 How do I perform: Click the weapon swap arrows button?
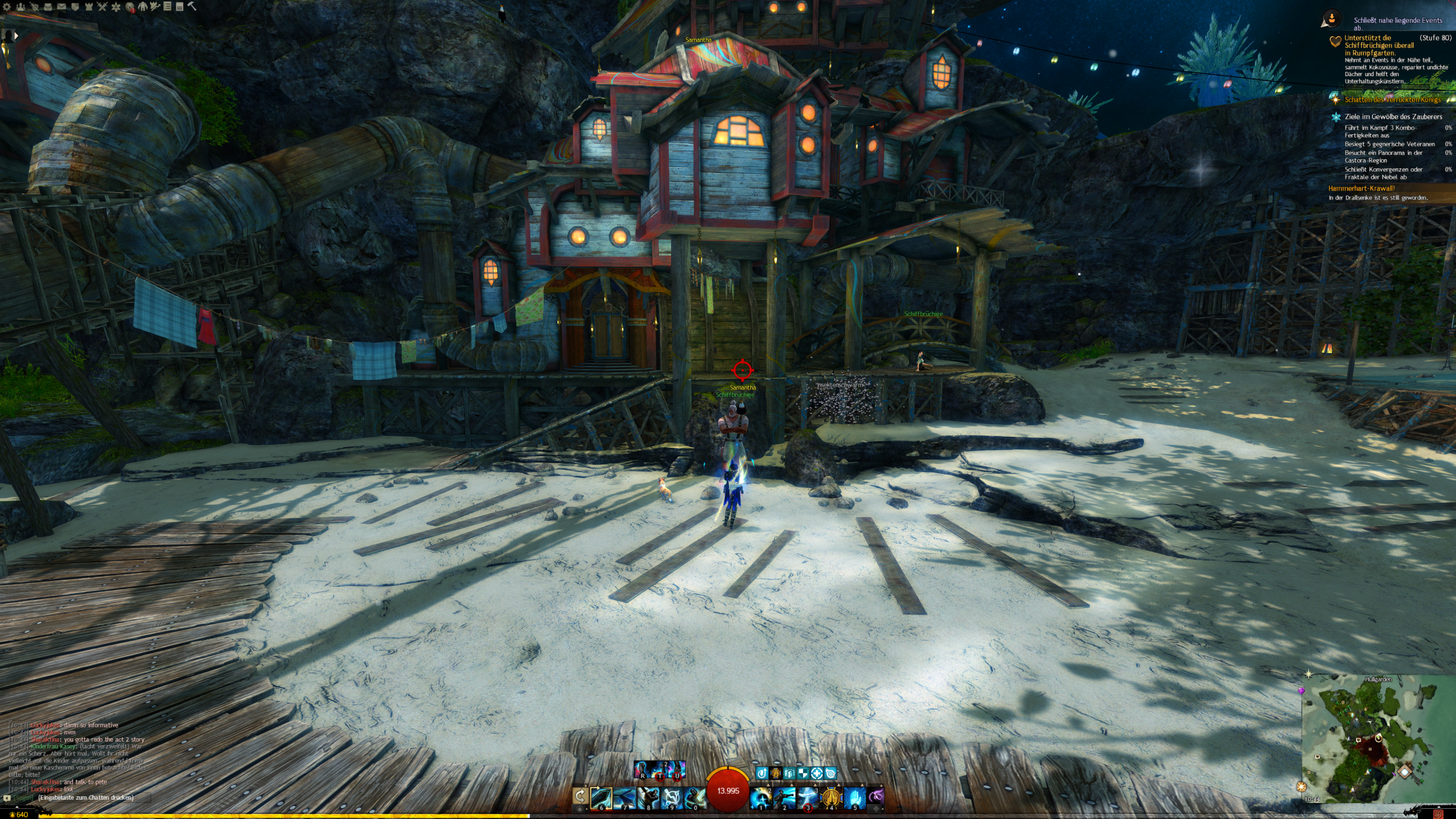click(x=580, y=796)
